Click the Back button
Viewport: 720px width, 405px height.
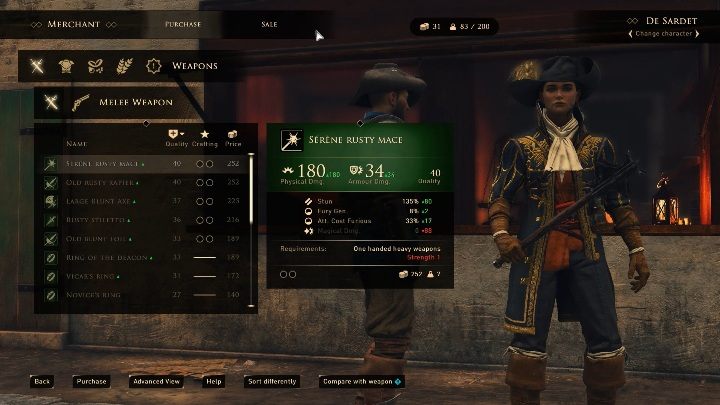click(41, 381)
